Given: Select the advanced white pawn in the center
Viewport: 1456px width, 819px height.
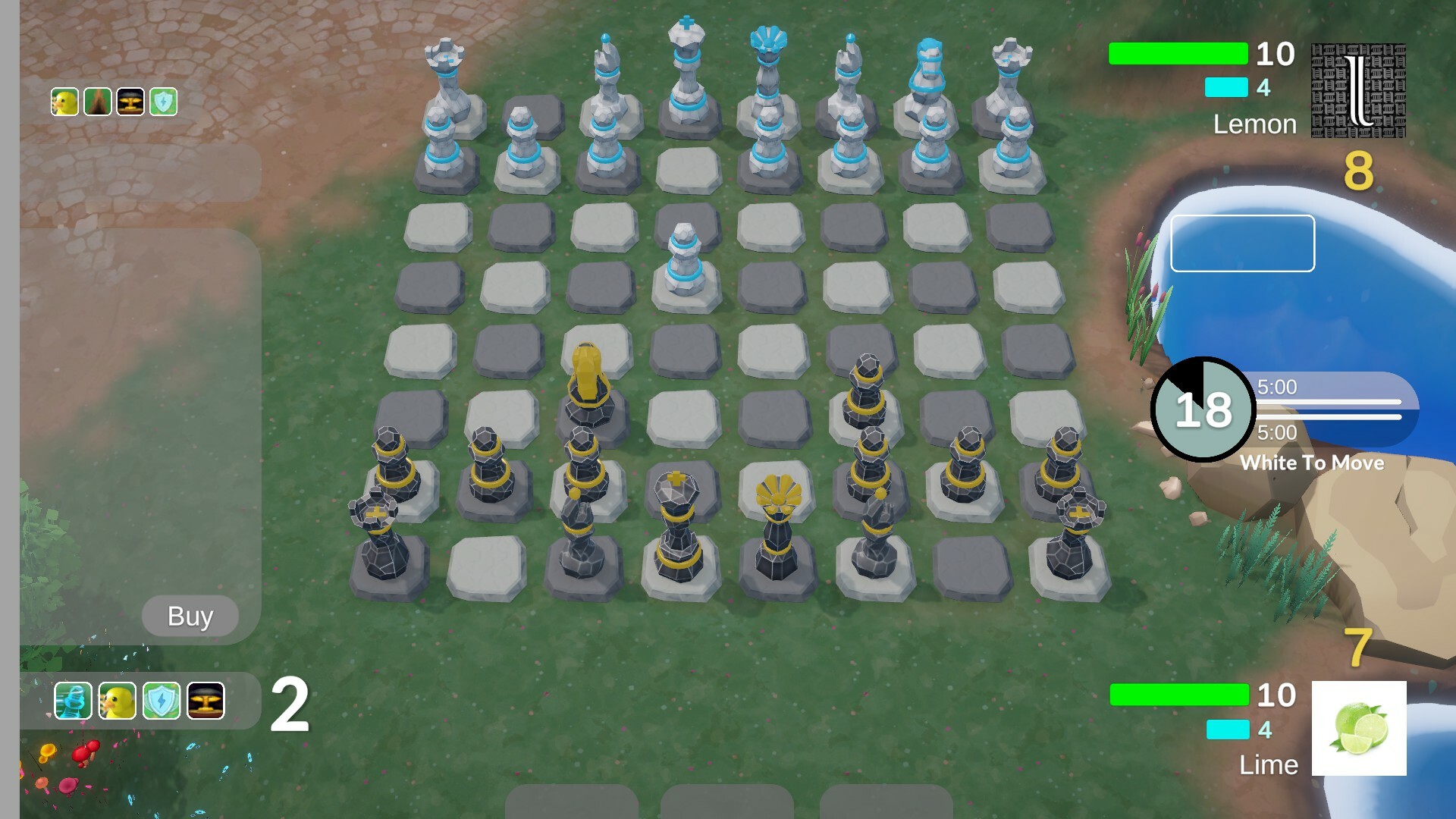Looking at the screenshot, I should (685, 258).
